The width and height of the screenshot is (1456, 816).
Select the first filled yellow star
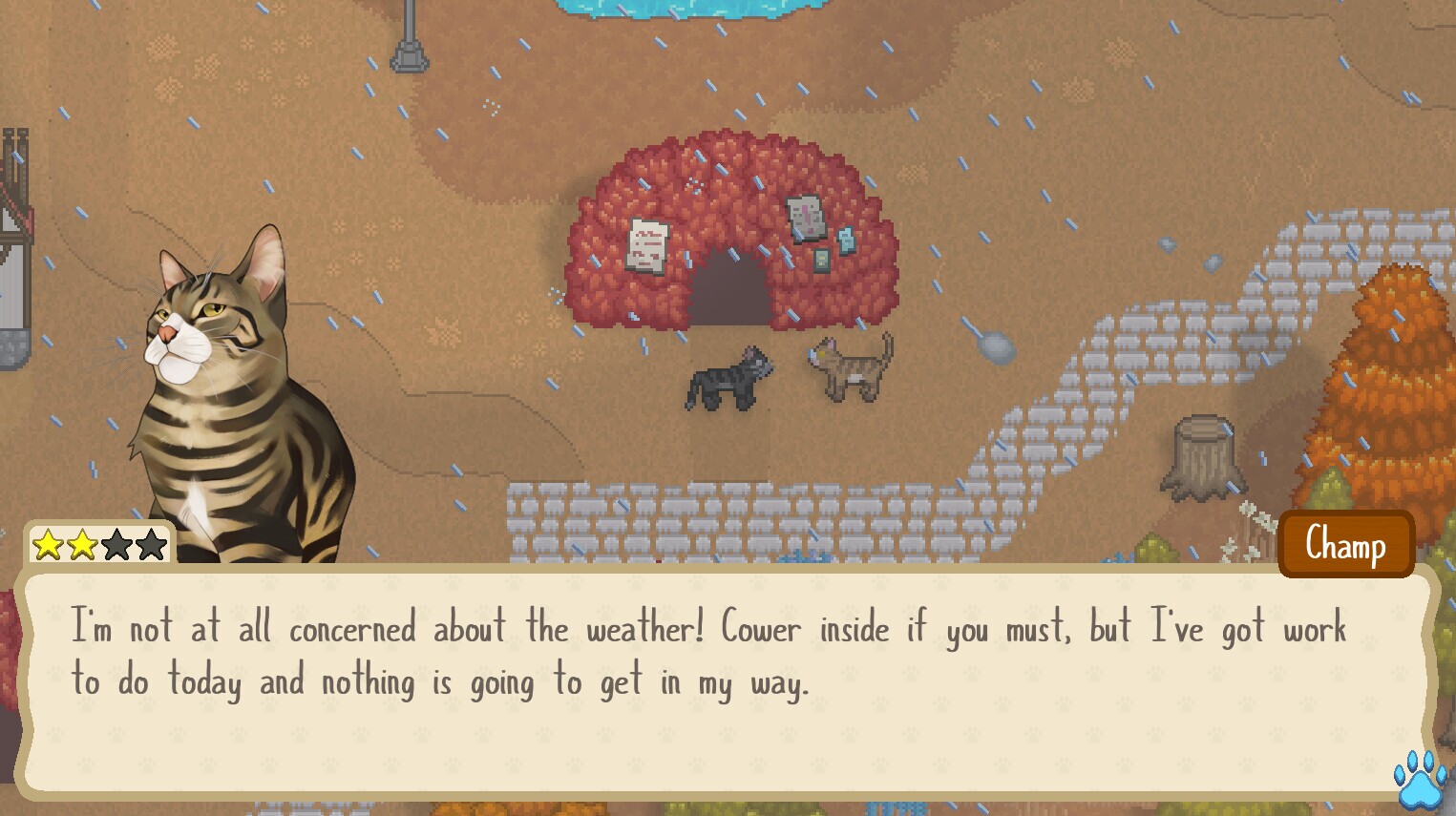(49, 545)
